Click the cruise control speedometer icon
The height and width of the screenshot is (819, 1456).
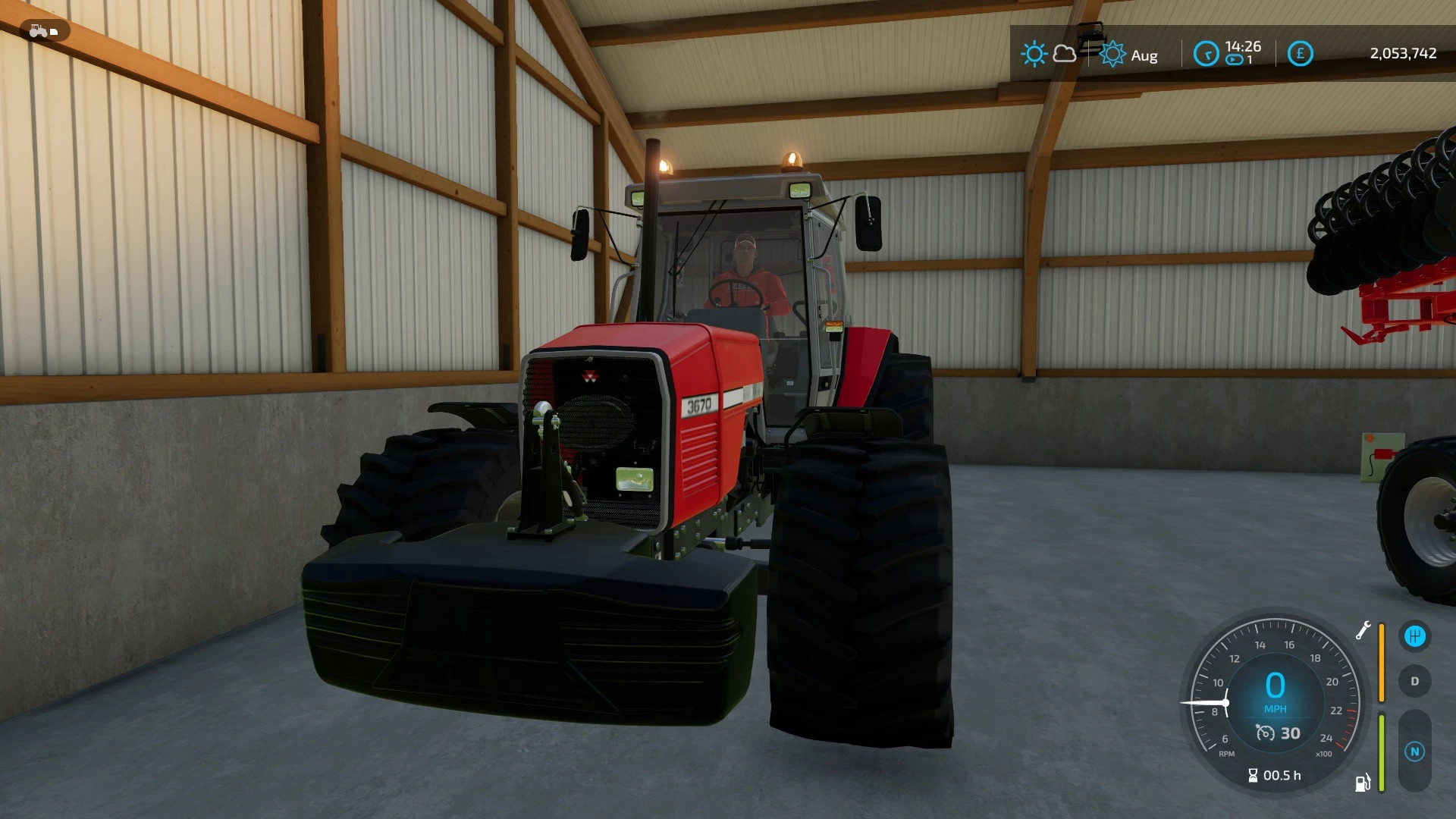[1266, 733]
